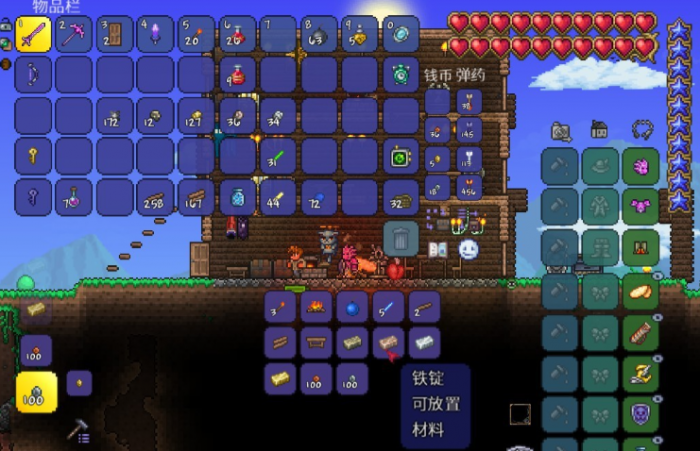Select the bomb stack in hotbar slot 8

[319, 34]
